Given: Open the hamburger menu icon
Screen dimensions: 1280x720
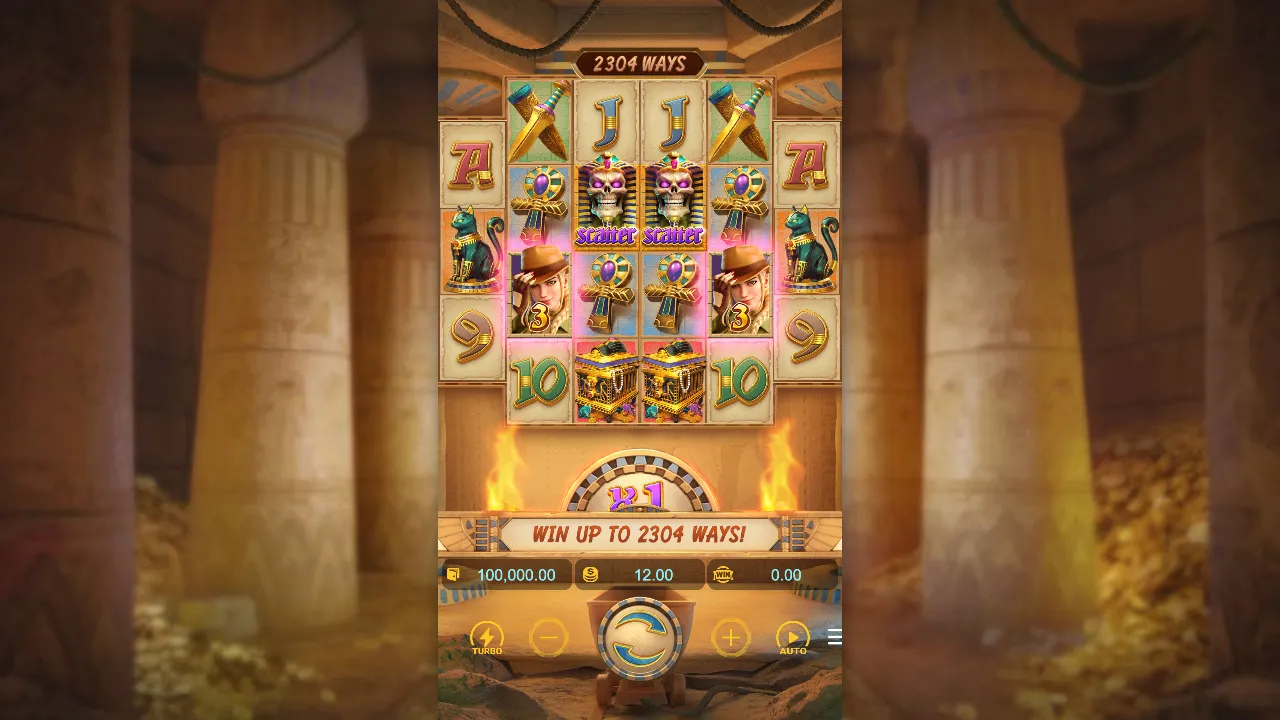Looking at the screenshot, I should (836, 636).
